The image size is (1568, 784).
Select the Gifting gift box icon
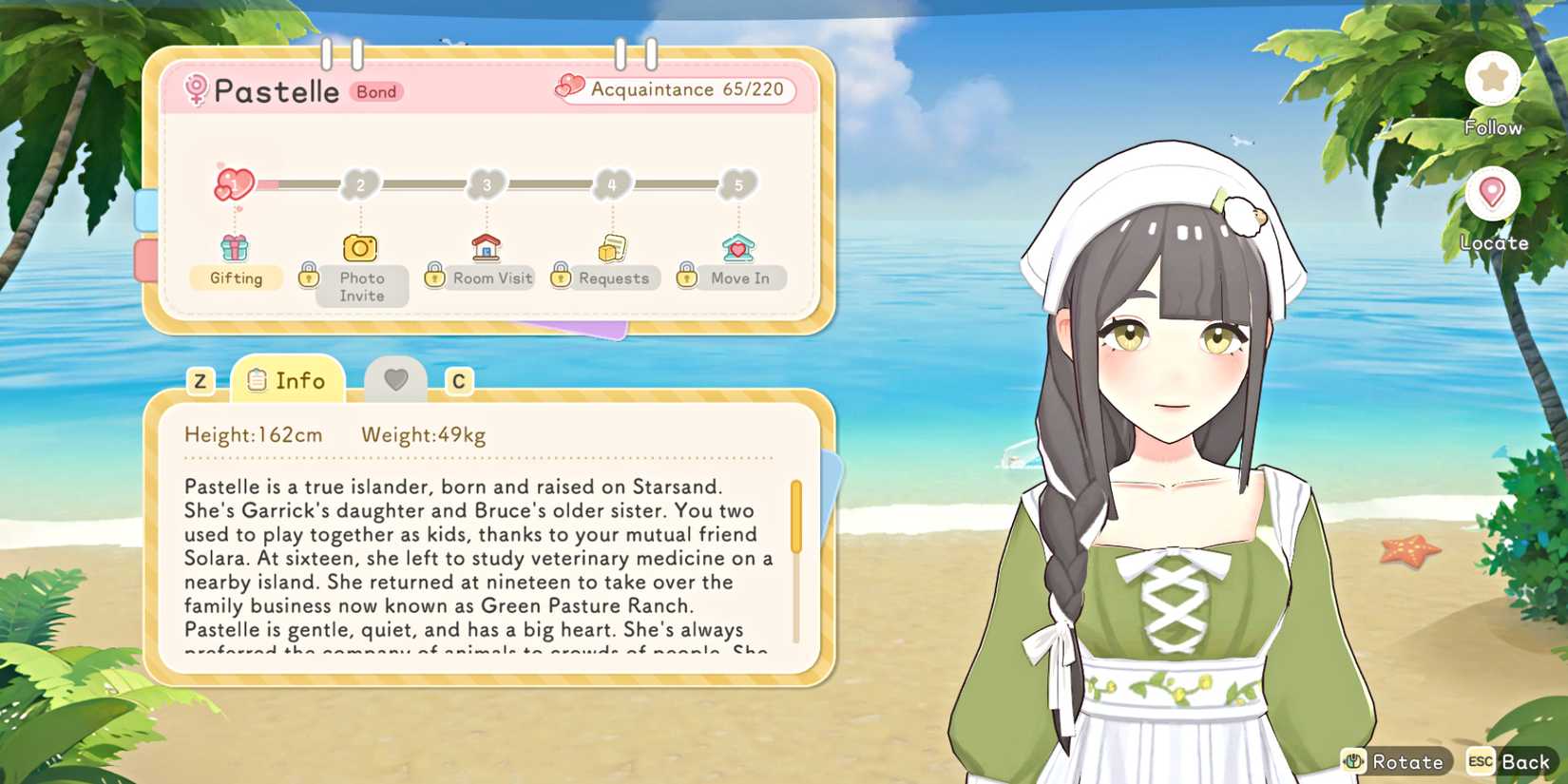[x=235, y=249]
